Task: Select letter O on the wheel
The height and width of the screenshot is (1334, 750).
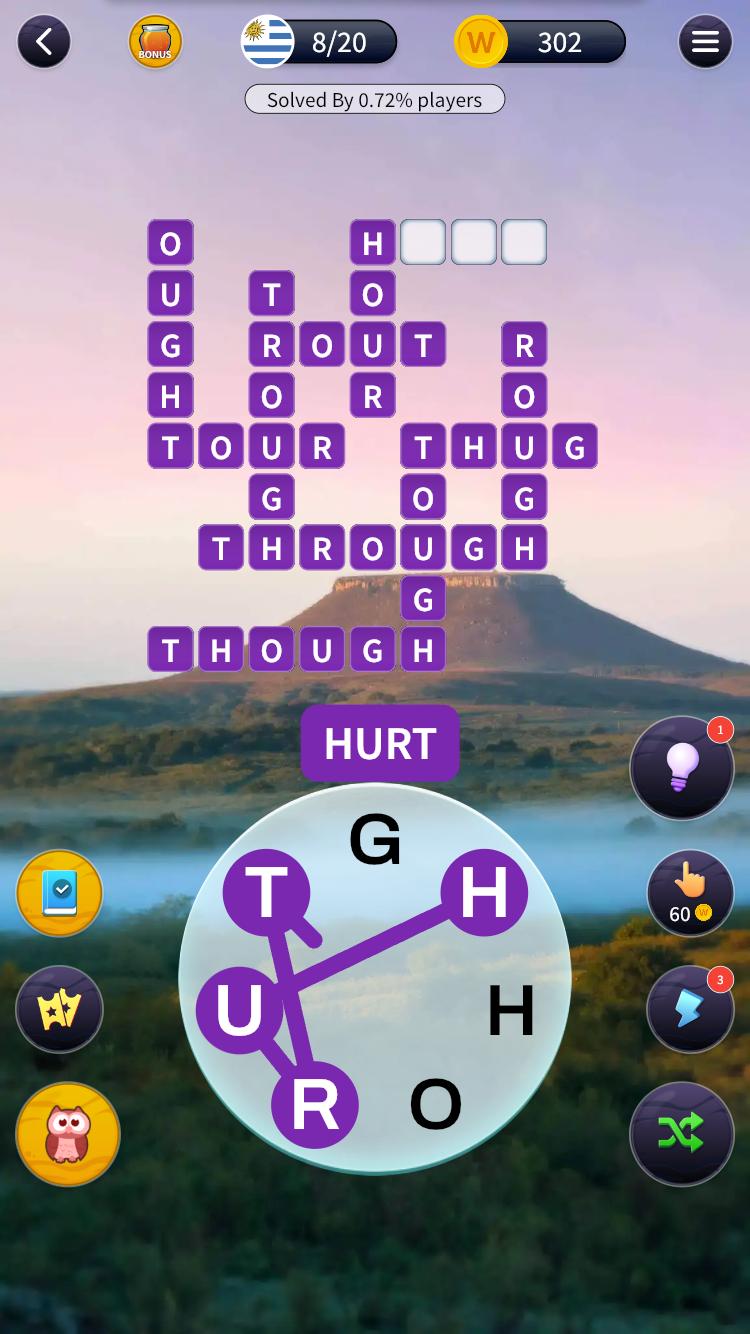Action: [x=436, y=1104]
